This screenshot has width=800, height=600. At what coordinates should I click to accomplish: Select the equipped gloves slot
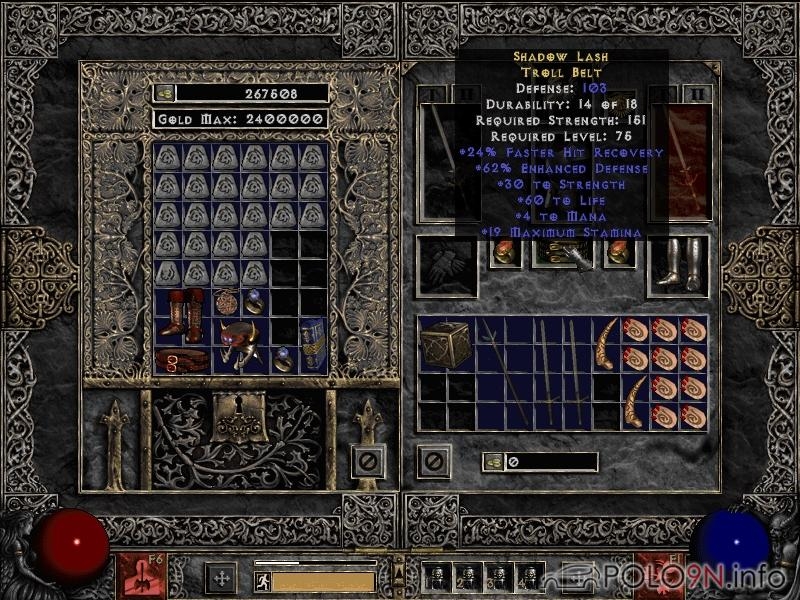tap(443, 265)
